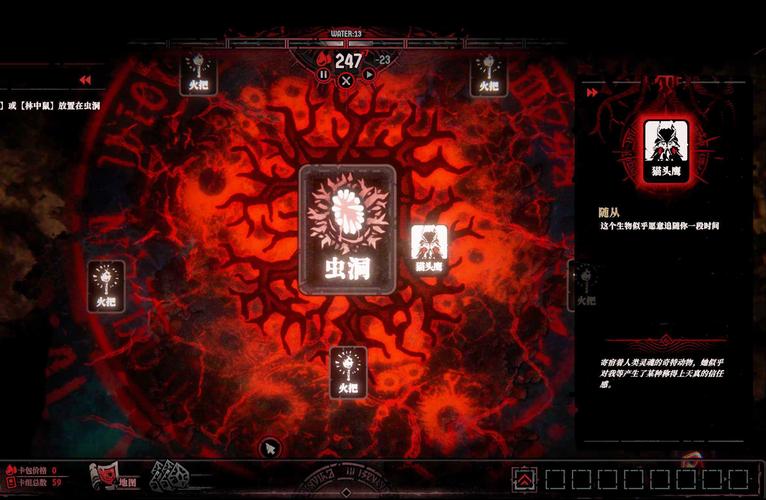Open the 地图 map
This screenshot has height=500, width=766.
[x=113, y=477]
